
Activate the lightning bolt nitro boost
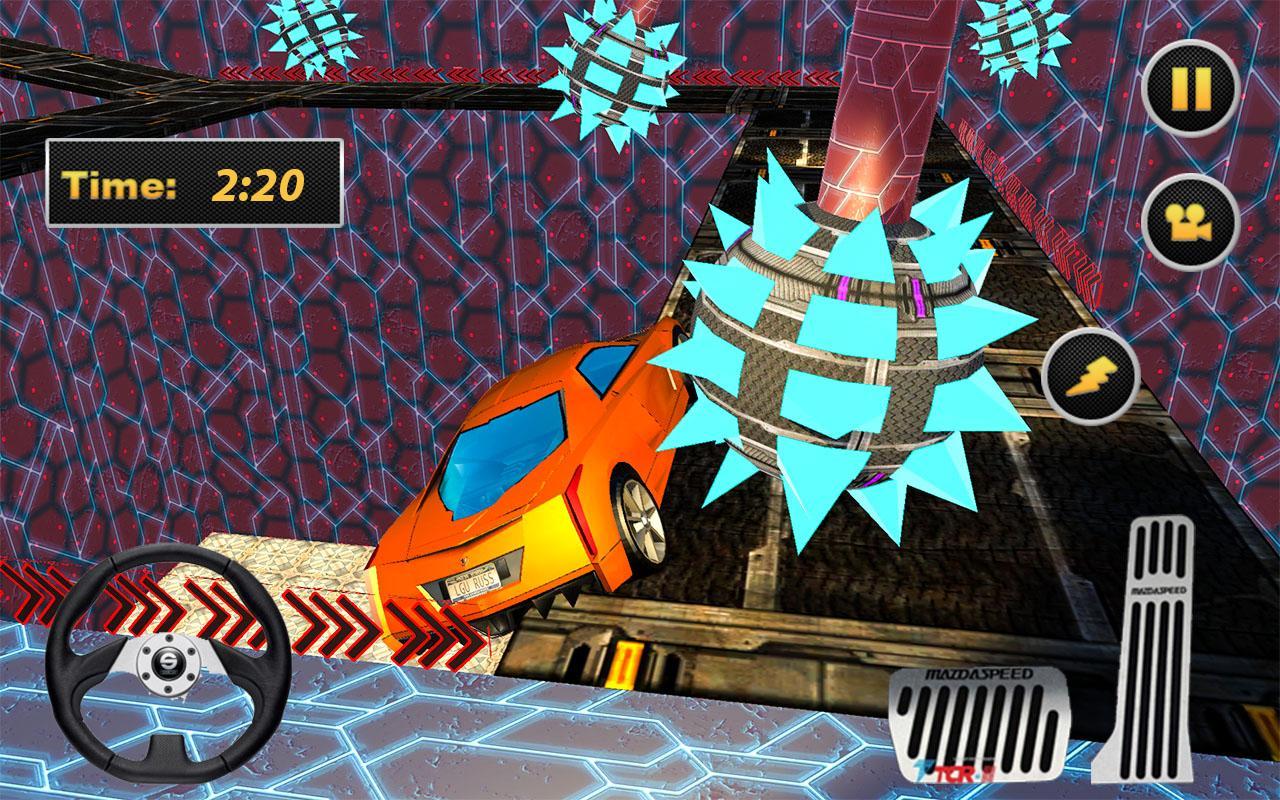1090,377
